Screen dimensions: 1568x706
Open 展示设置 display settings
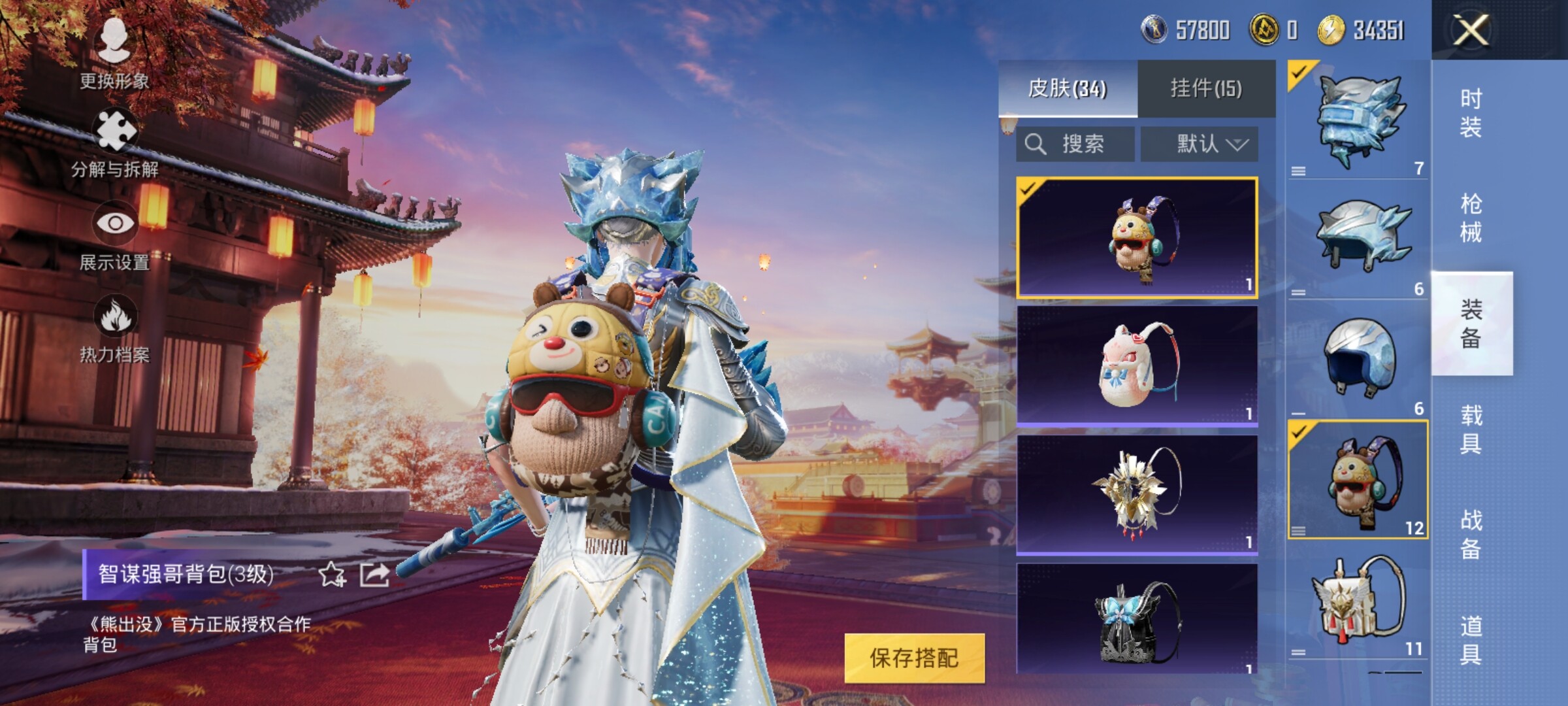point(114,237)
